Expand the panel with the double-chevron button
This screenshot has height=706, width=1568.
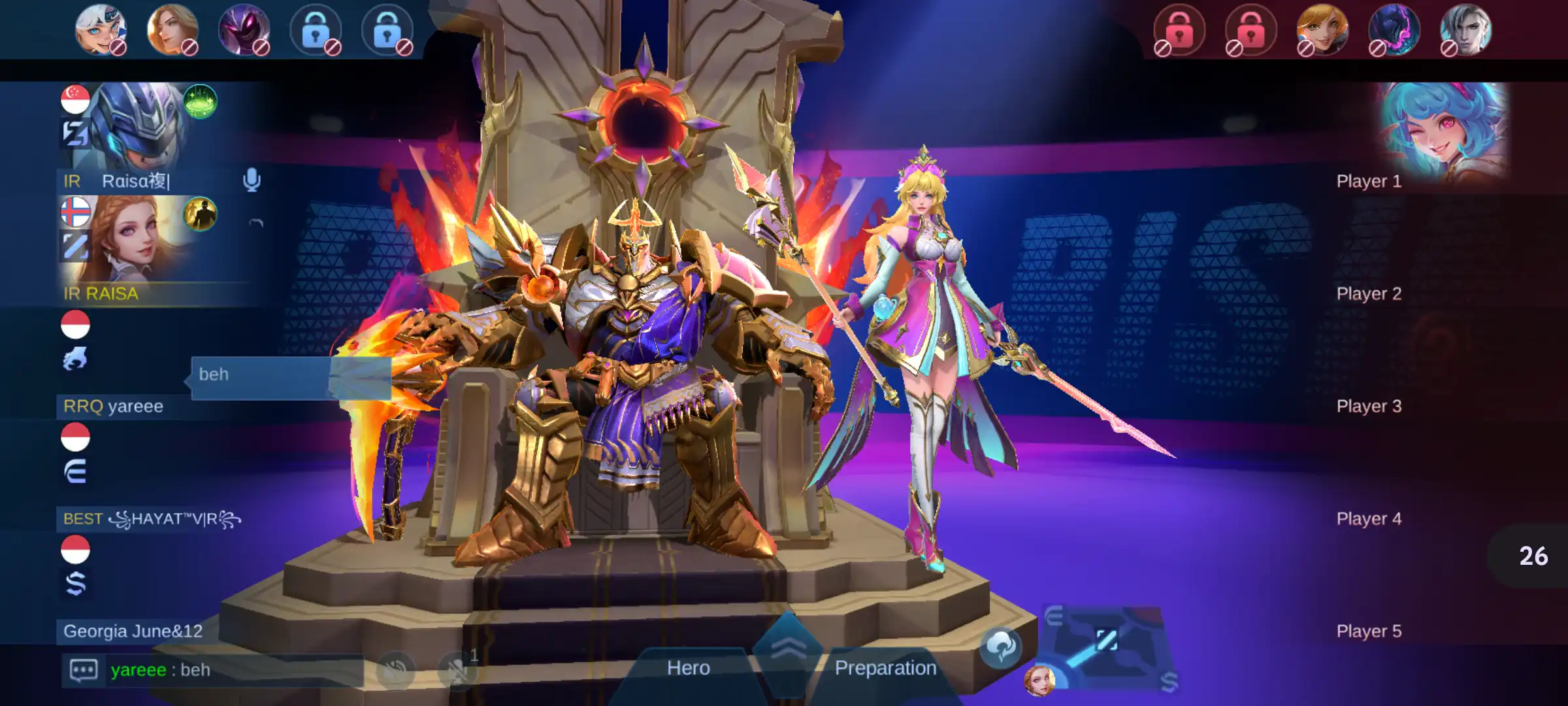(x=789, y=648)
